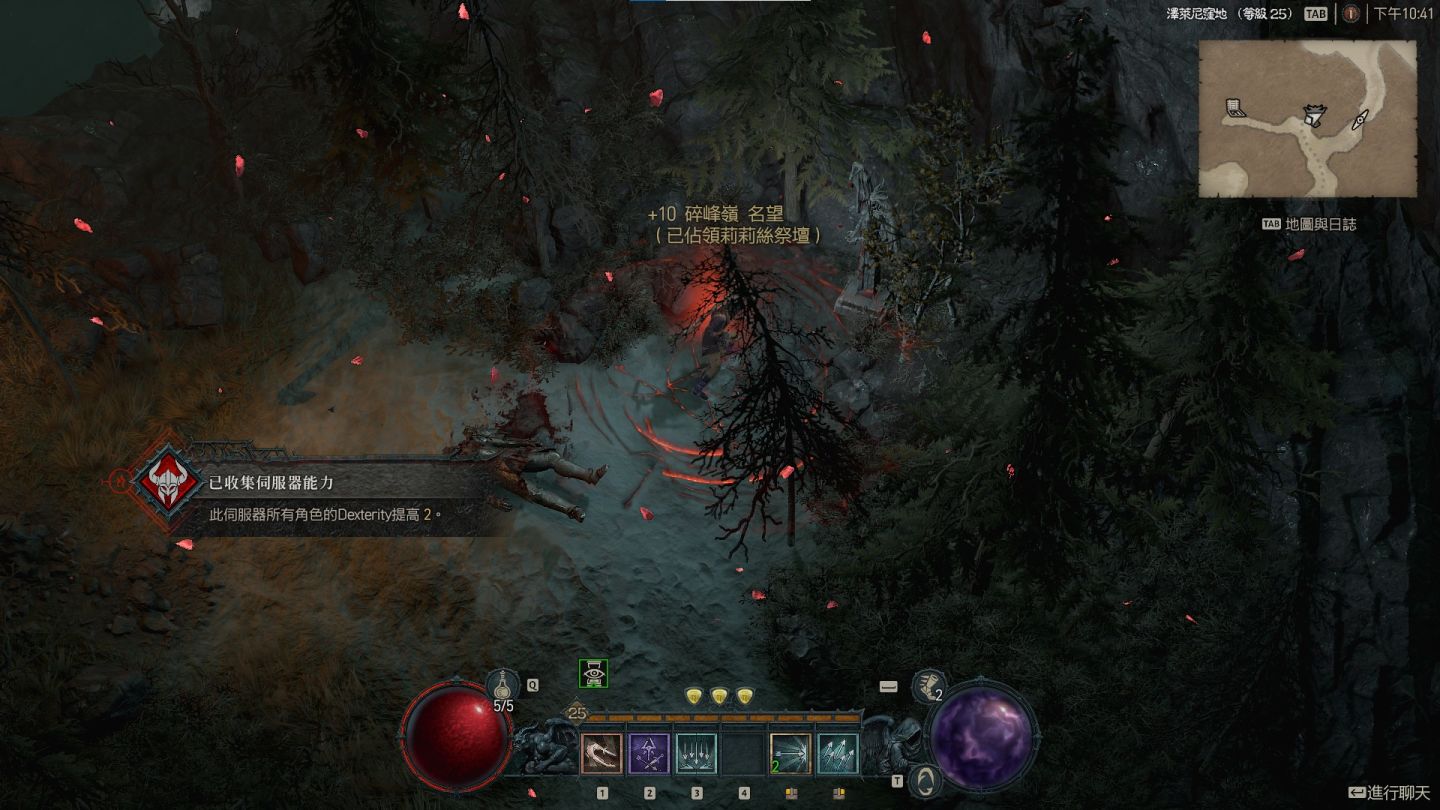Drink the healing potion flask

(503, 687)
